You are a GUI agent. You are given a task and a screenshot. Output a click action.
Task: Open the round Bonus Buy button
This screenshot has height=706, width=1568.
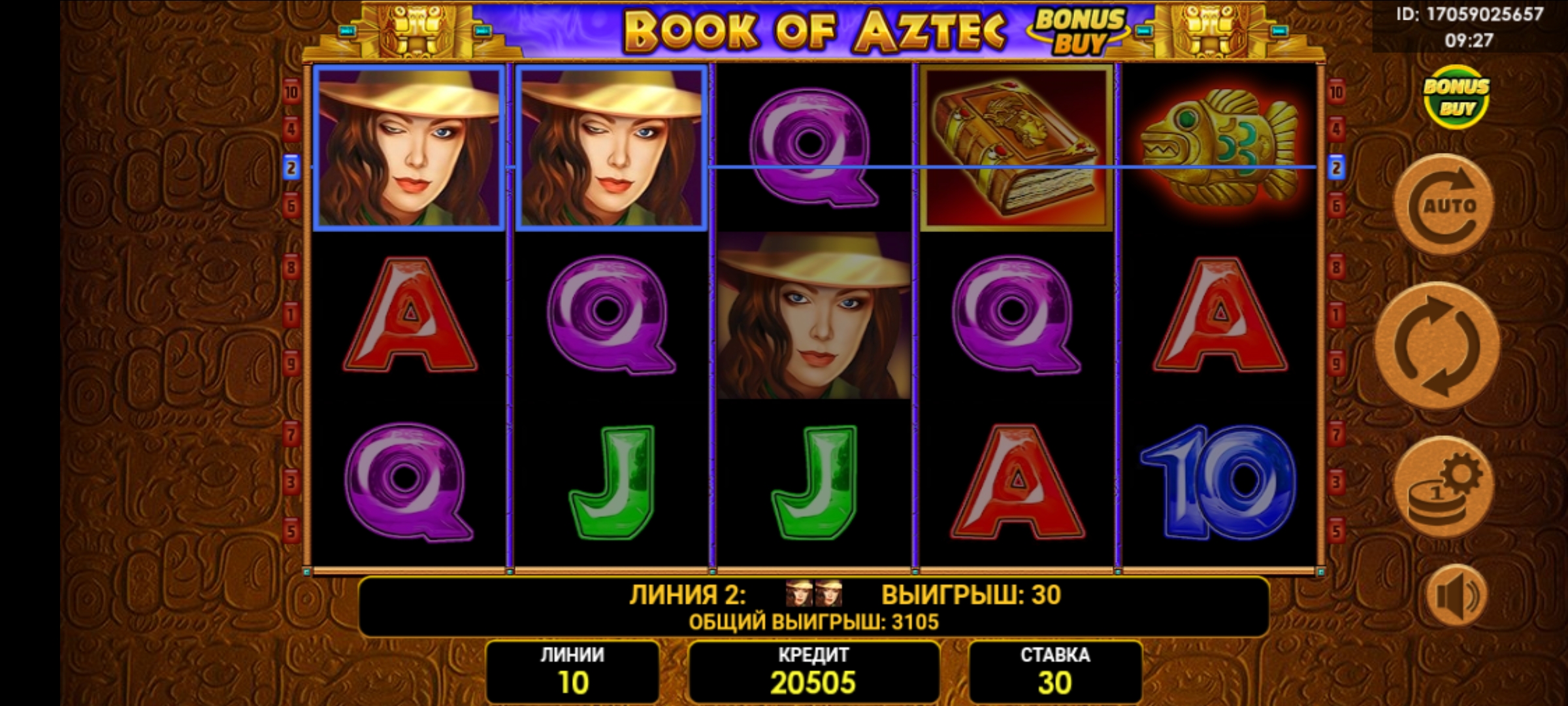pos(1456,97)
